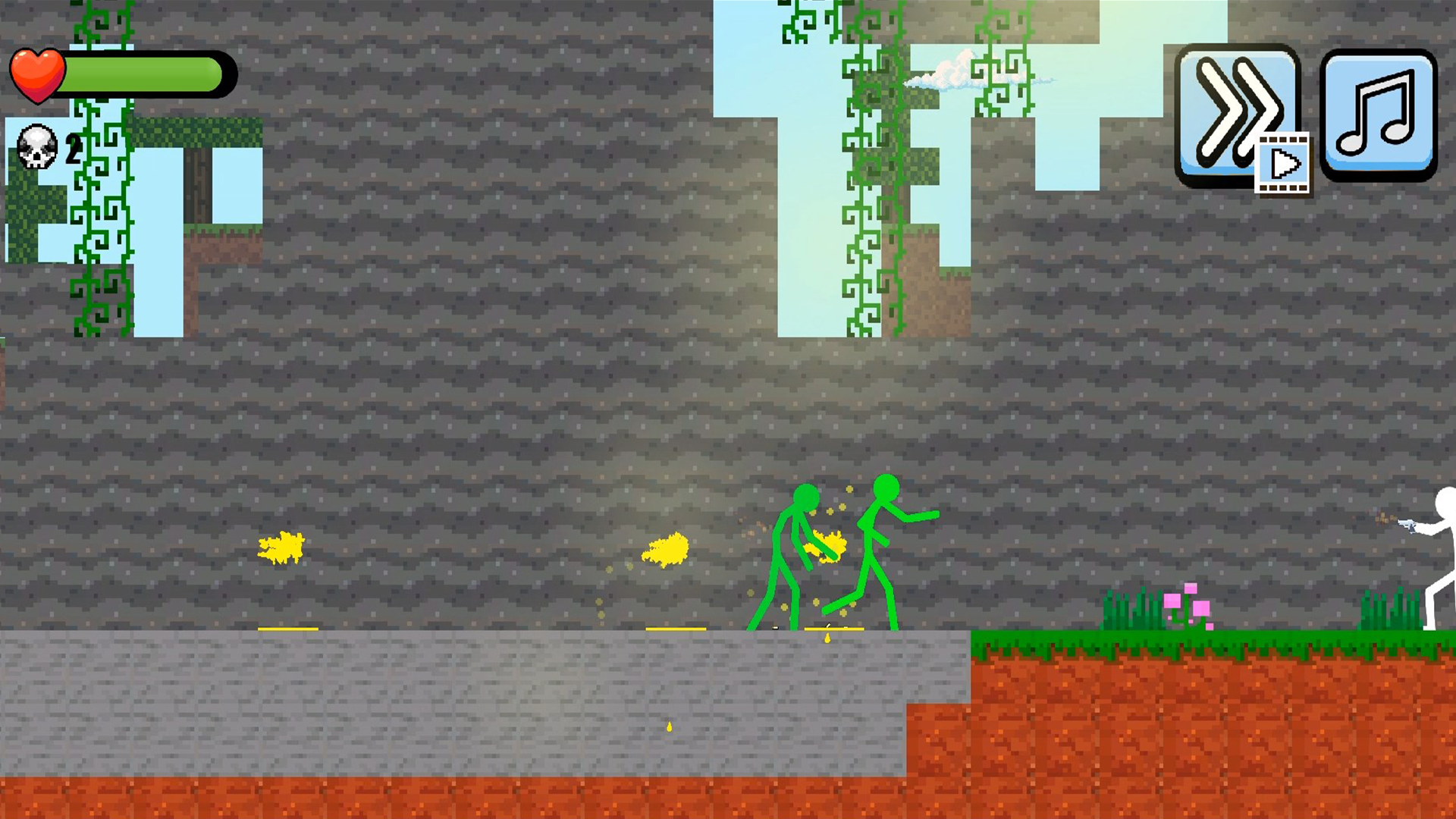1456x819 pixels.
Task: Click the middle yellow splash effect
Action: (x=667, y=551)
